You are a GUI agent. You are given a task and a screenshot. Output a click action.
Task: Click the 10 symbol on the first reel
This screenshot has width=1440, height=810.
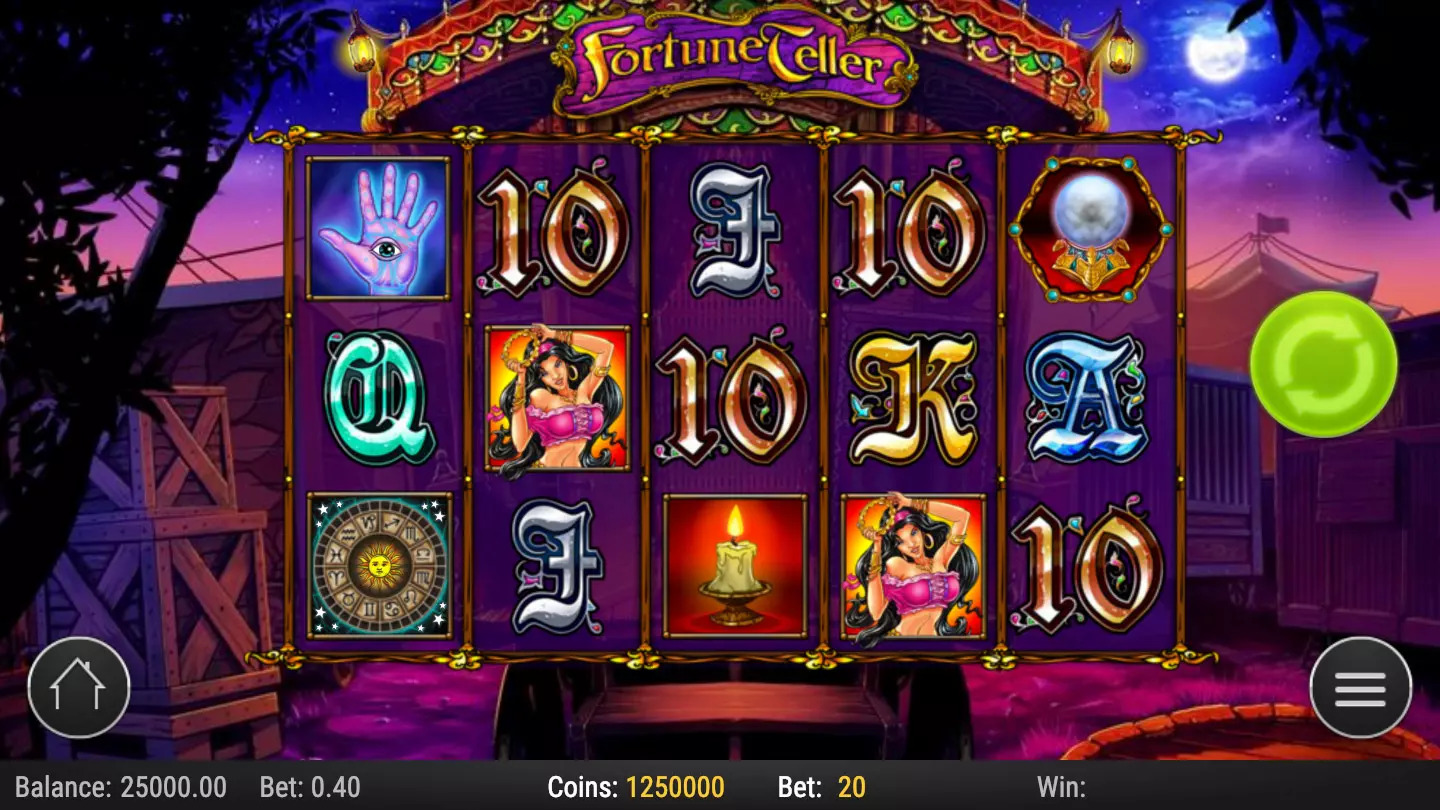pyautogui.click(x=555, y=232)
